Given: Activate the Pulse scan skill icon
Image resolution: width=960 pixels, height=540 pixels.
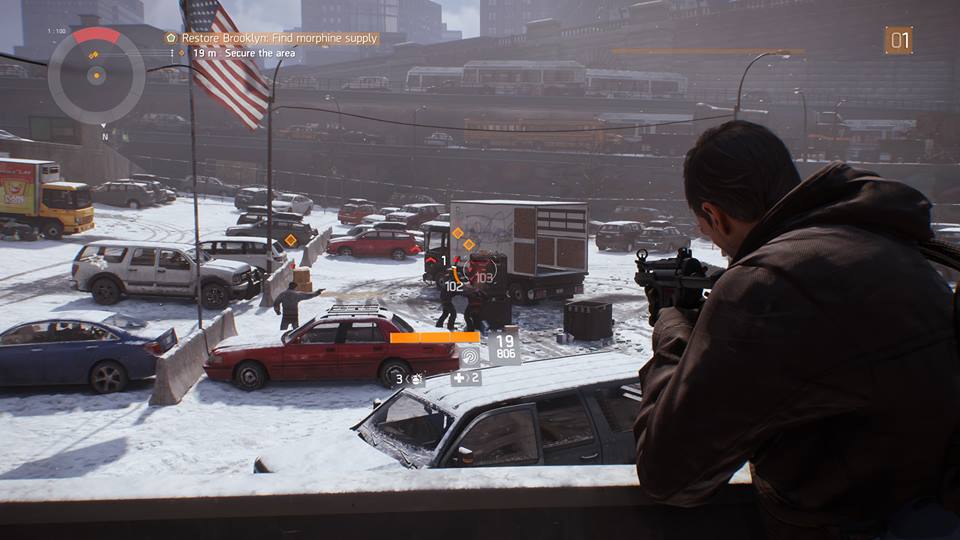Looking at the screenshot, I should point(469,355).
